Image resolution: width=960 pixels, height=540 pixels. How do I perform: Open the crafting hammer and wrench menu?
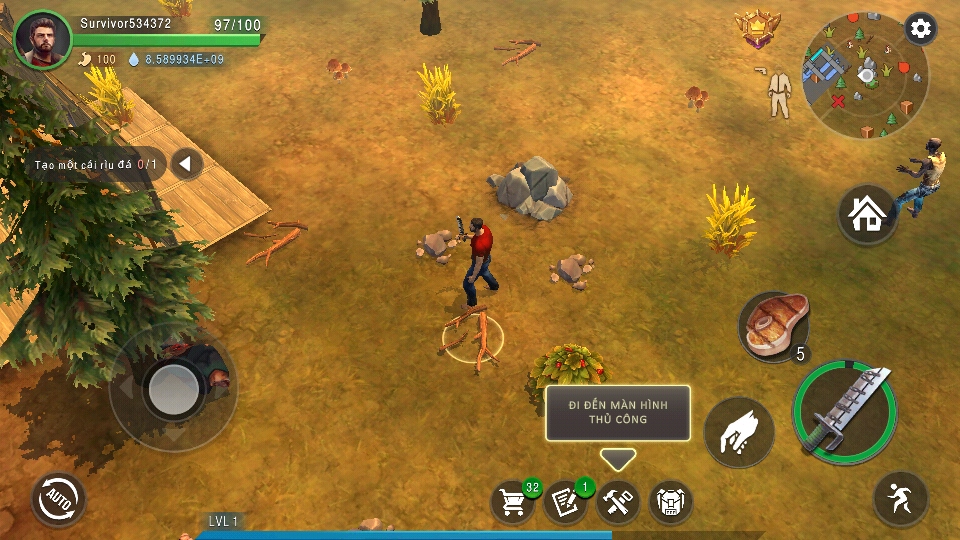click(x=618, y=502)
